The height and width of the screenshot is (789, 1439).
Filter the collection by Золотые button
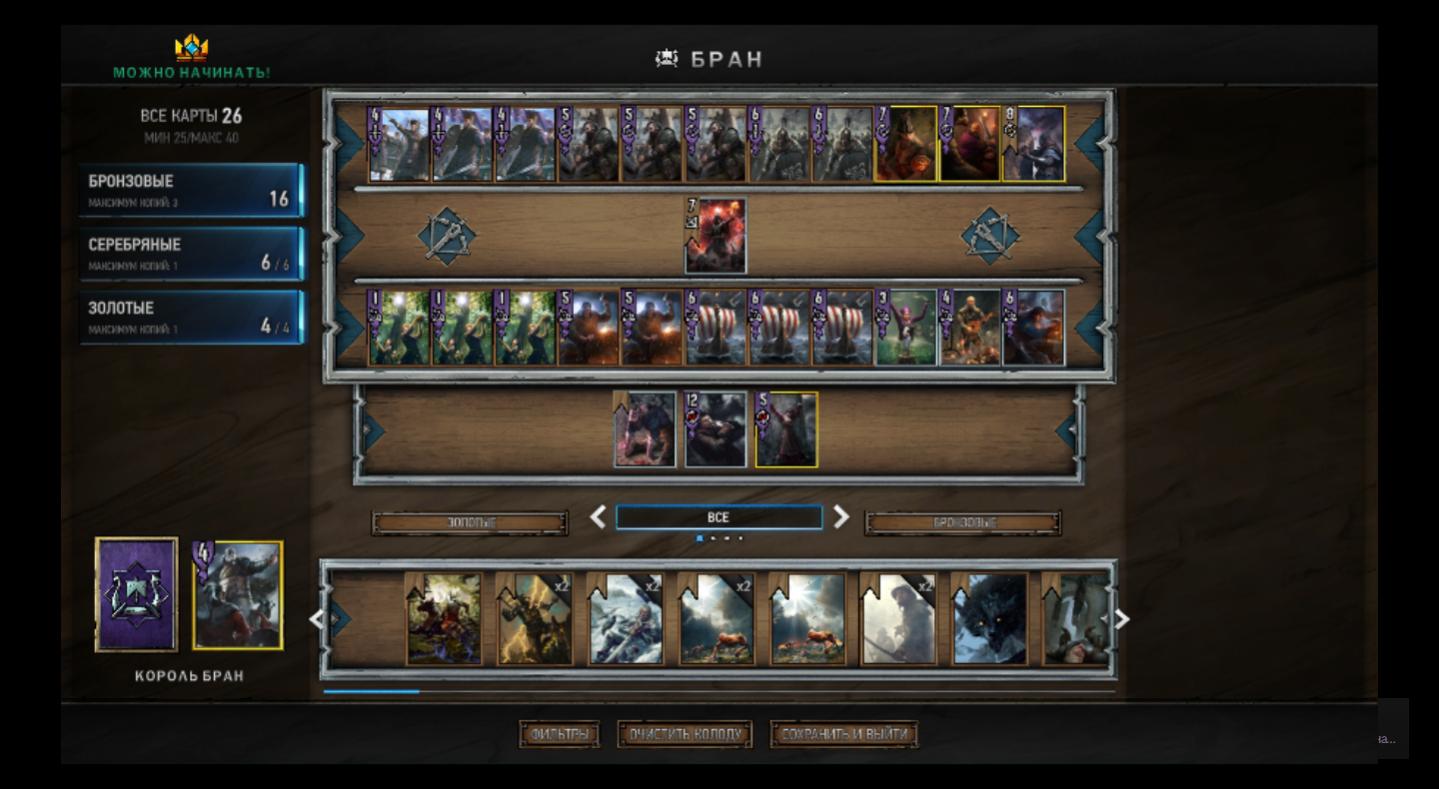pyautogui.click(x=470, y=523)
